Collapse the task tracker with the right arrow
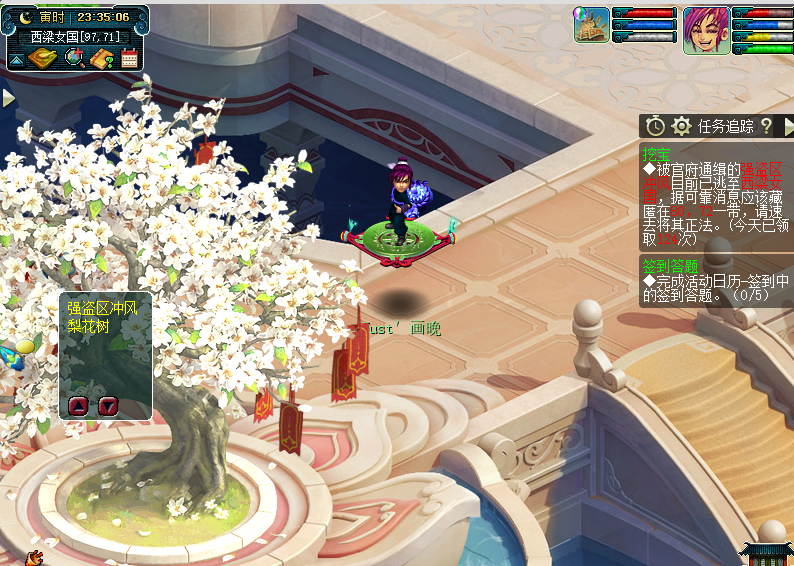Screen dimensions: 794x566 [788, 126]
